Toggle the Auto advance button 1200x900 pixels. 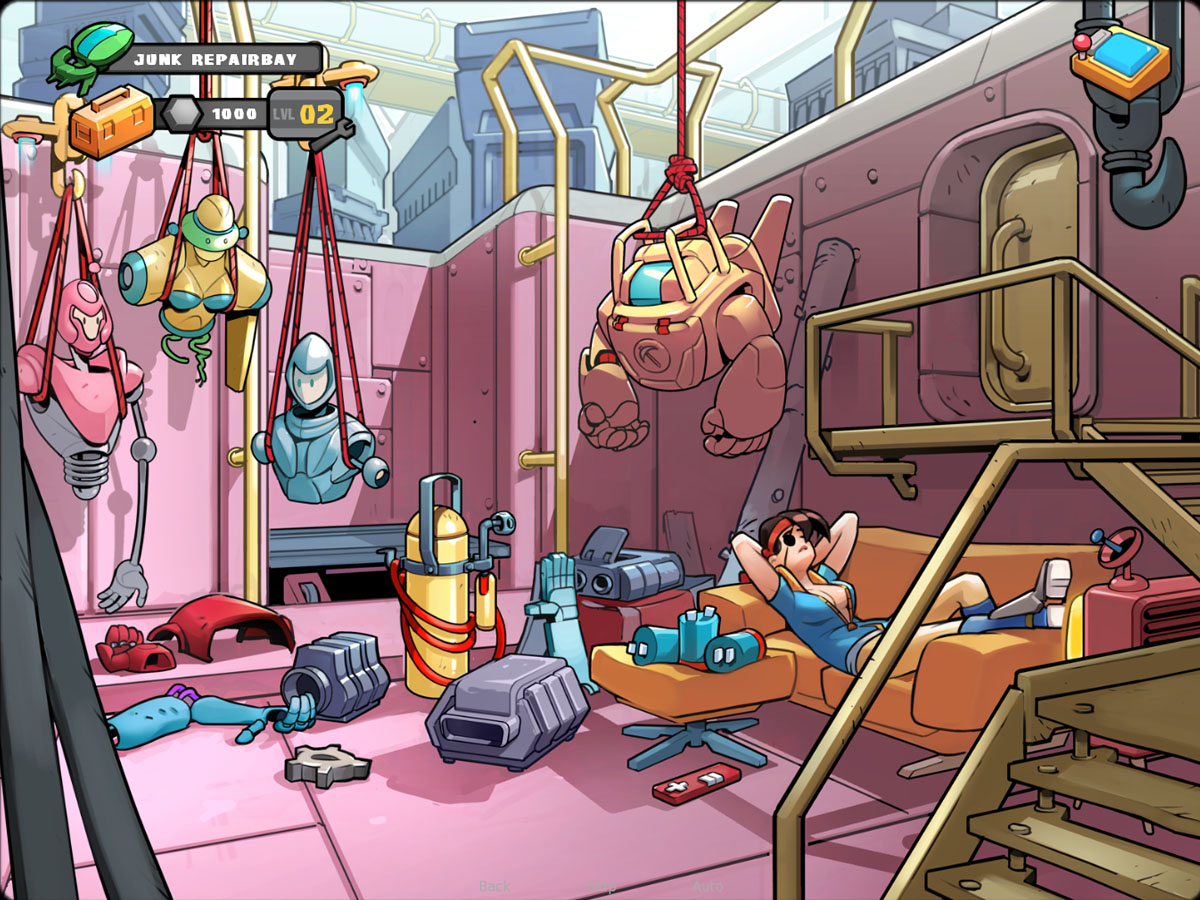pos(708,886)
